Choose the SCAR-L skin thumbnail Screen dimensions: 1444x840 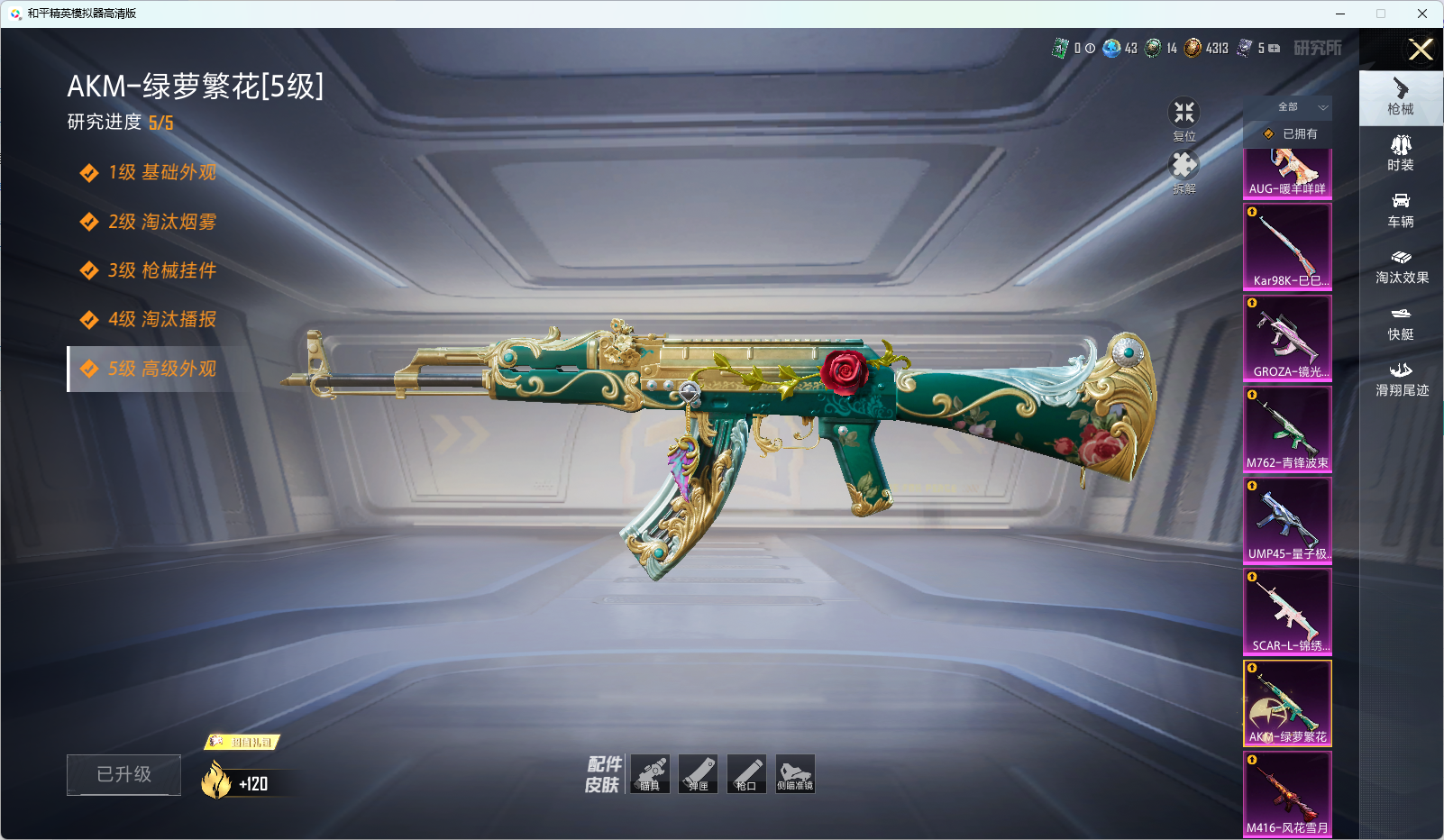tap(1287, 610)
